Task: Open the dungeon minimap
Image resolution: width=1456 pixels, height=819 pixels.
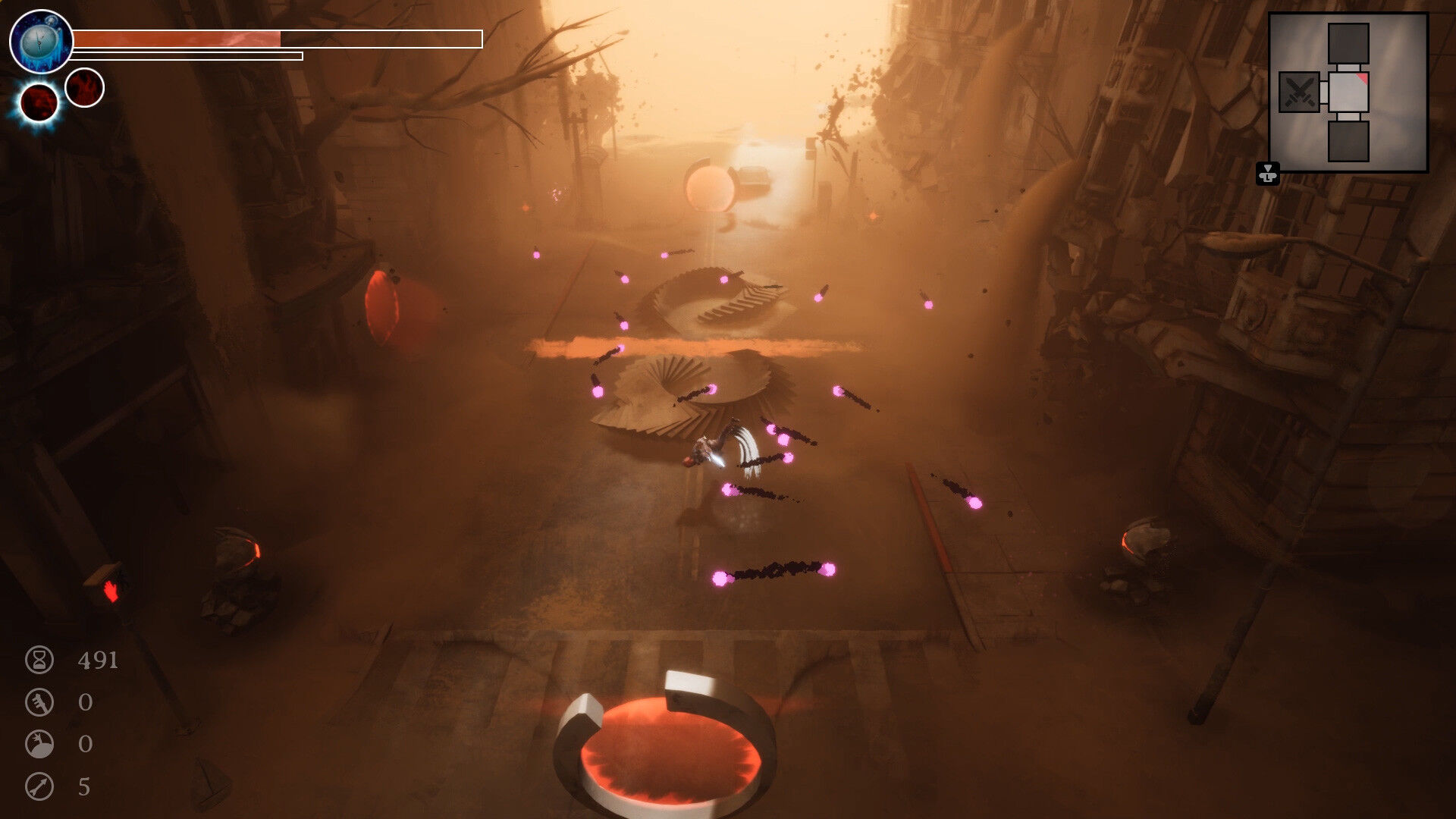Action: tap(1348, 93)
